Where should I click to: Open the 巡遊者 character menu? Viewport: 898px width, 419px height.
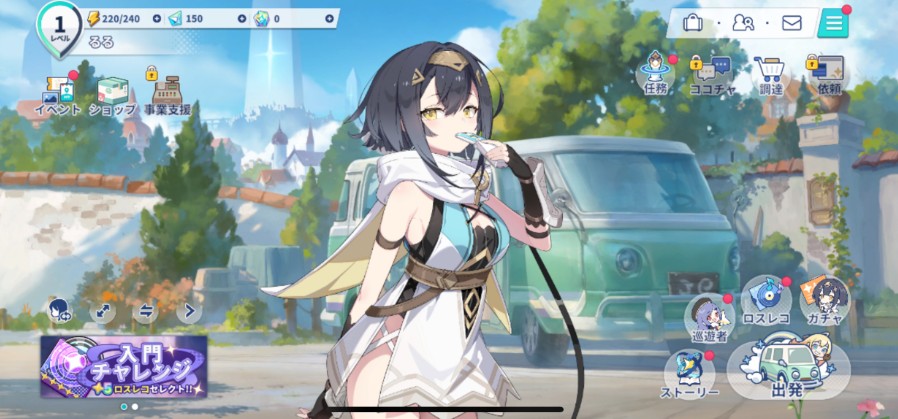tap(709, 317)
